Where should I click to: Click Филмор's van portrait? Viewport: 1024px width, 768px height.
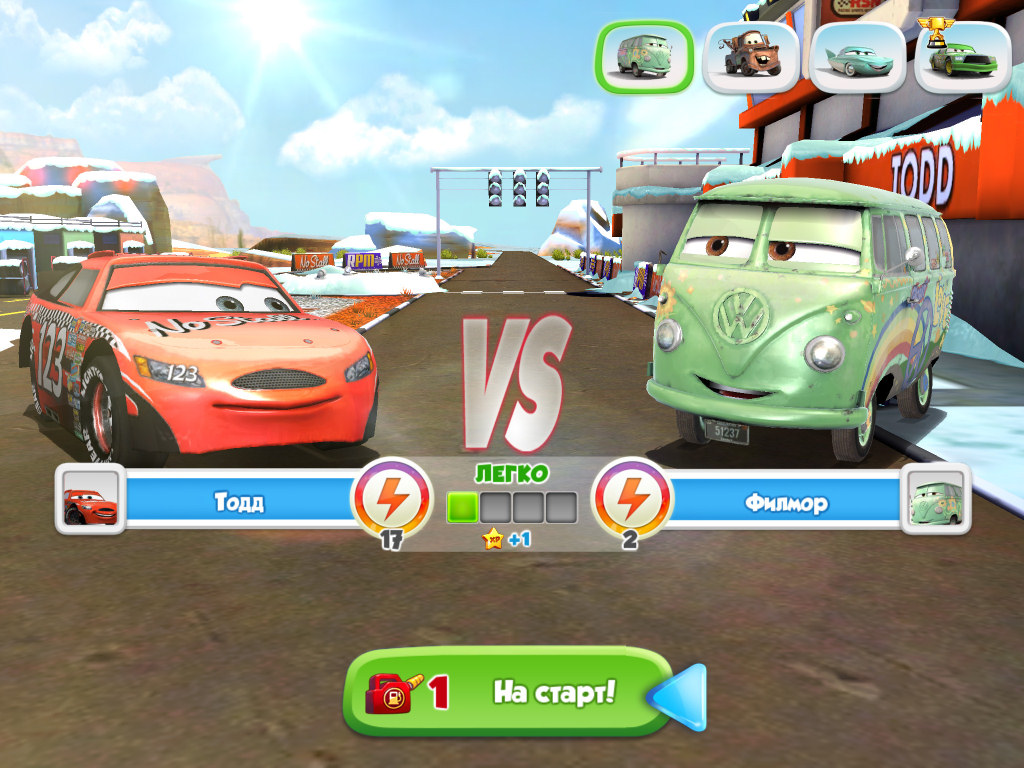tap(935, 499)
